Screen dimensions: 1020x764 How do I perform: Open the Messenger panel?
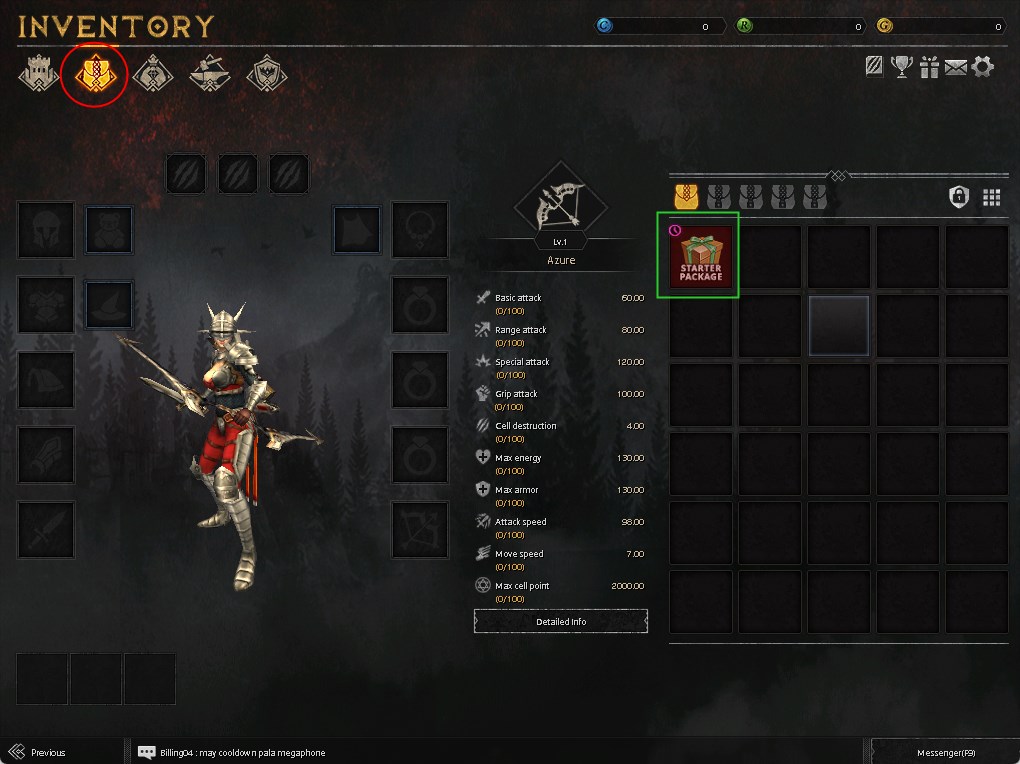944,752
